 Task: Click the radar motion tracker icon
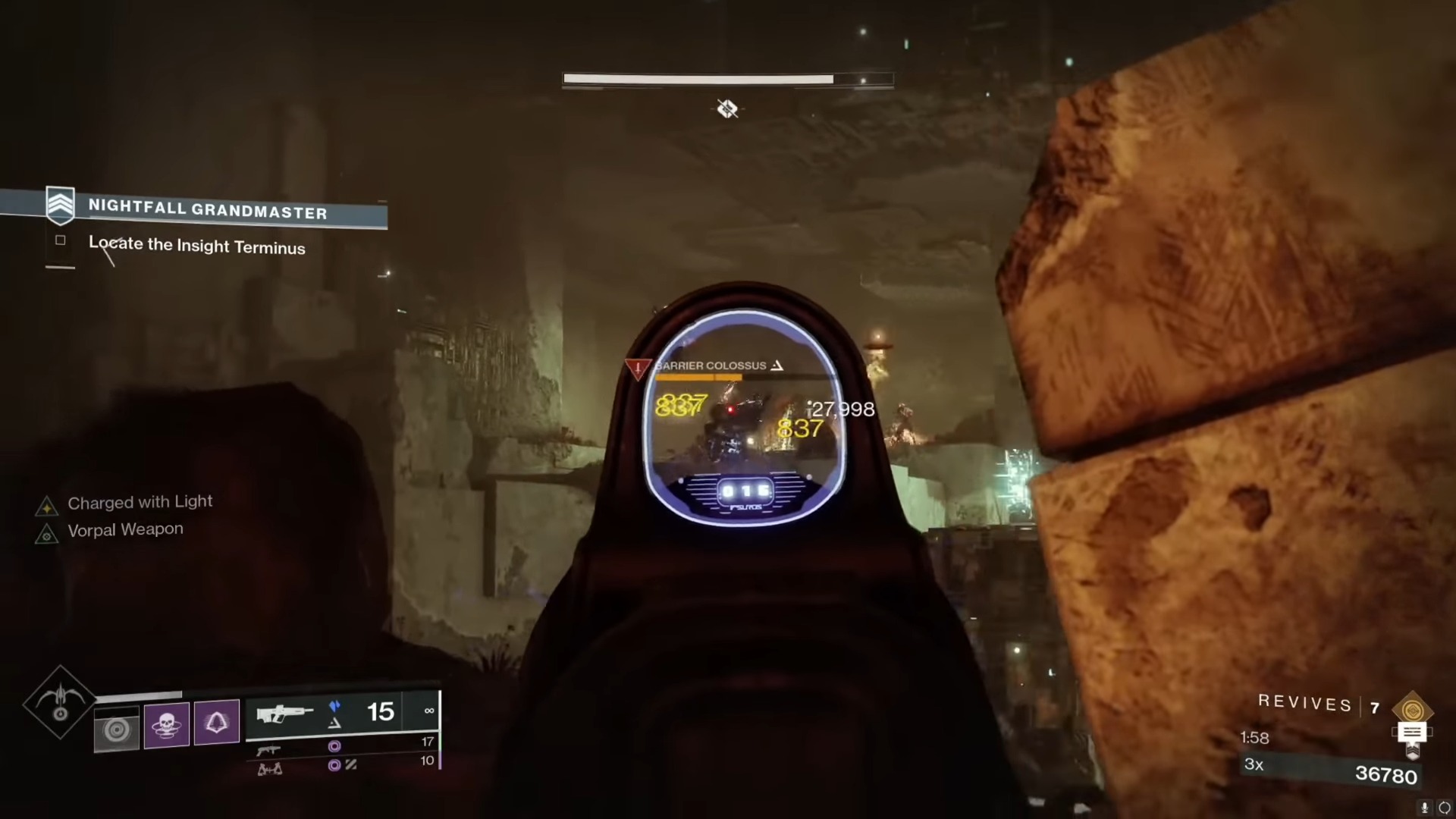click(x=118, y=729)
